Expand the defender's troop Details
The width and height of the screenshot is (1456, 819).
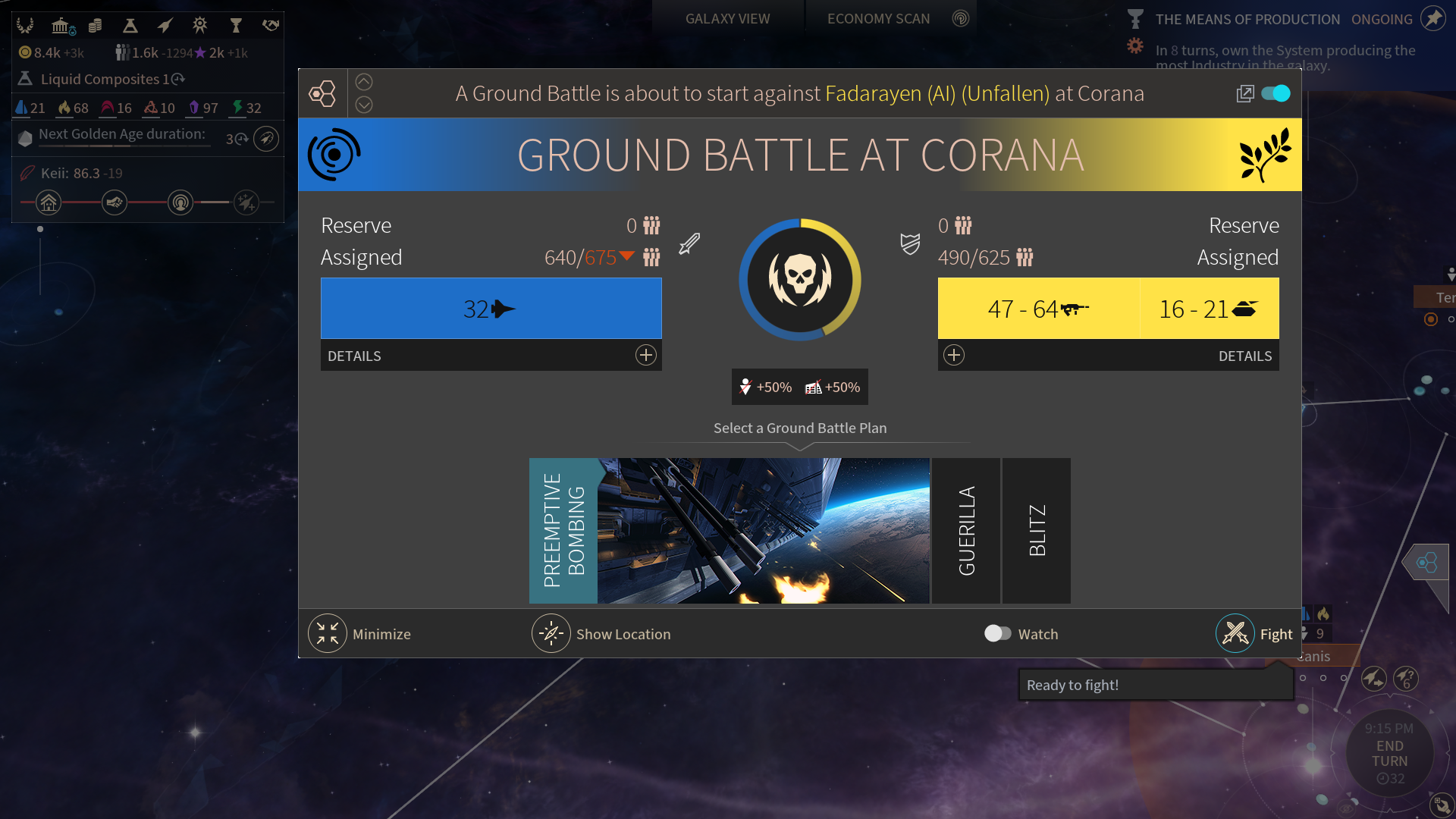954,355
